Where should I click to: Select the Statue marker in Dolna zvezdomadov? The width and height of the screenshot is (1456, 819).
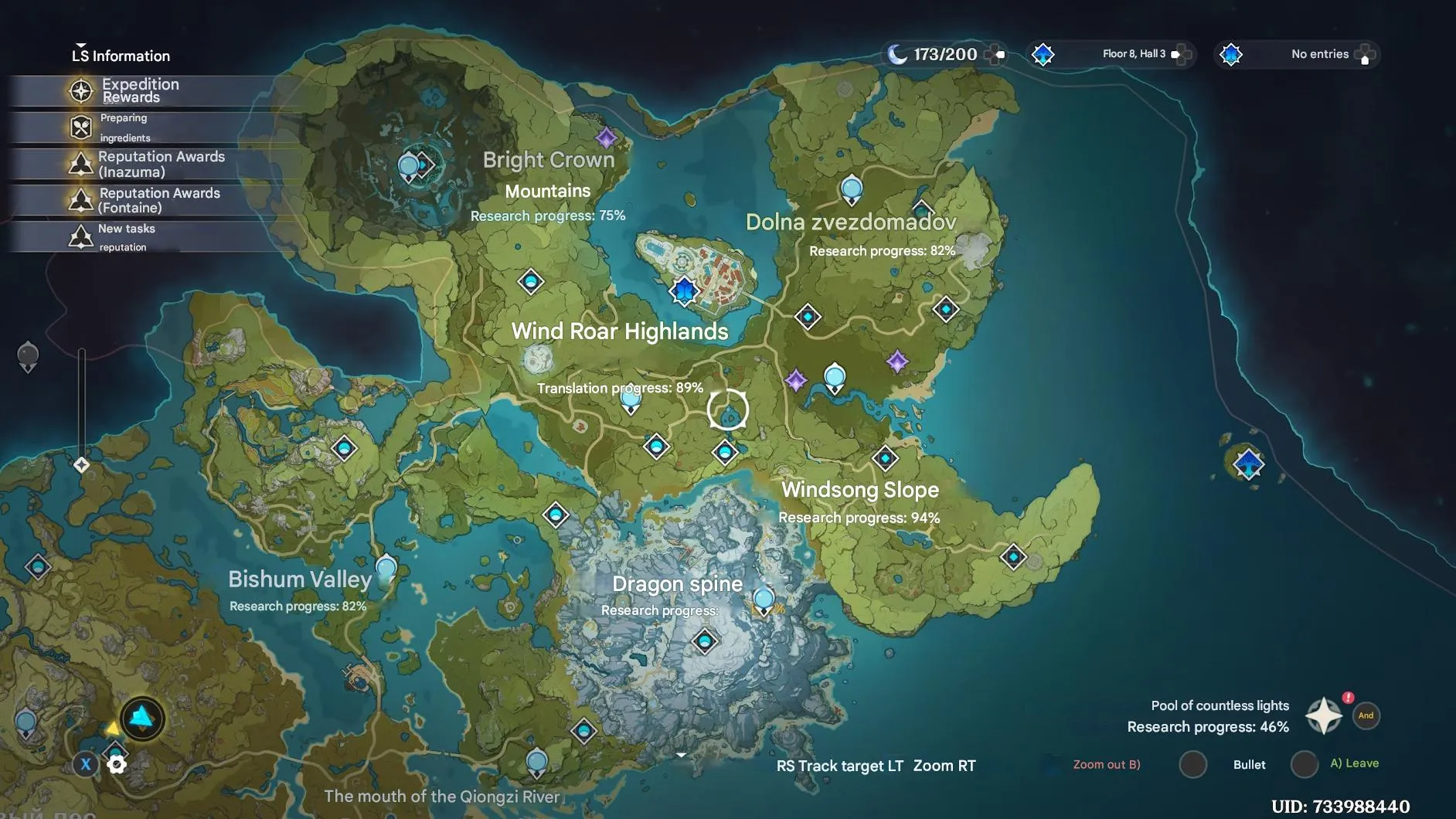[851, 189]
